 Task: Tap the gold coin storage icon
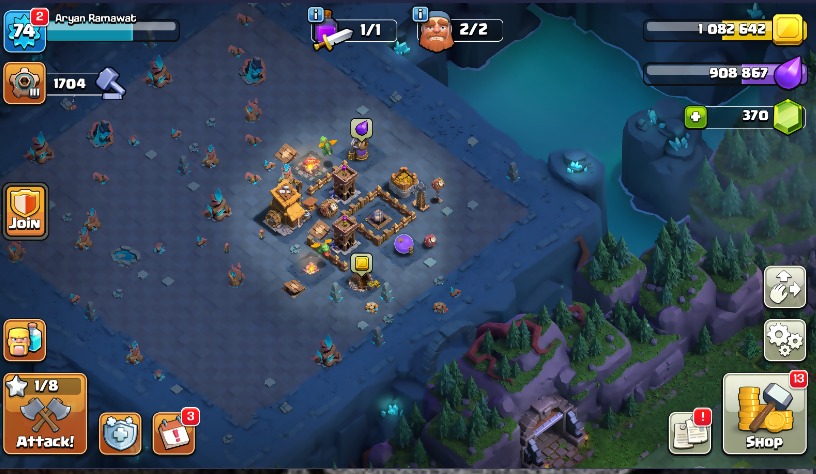point(789,29)
